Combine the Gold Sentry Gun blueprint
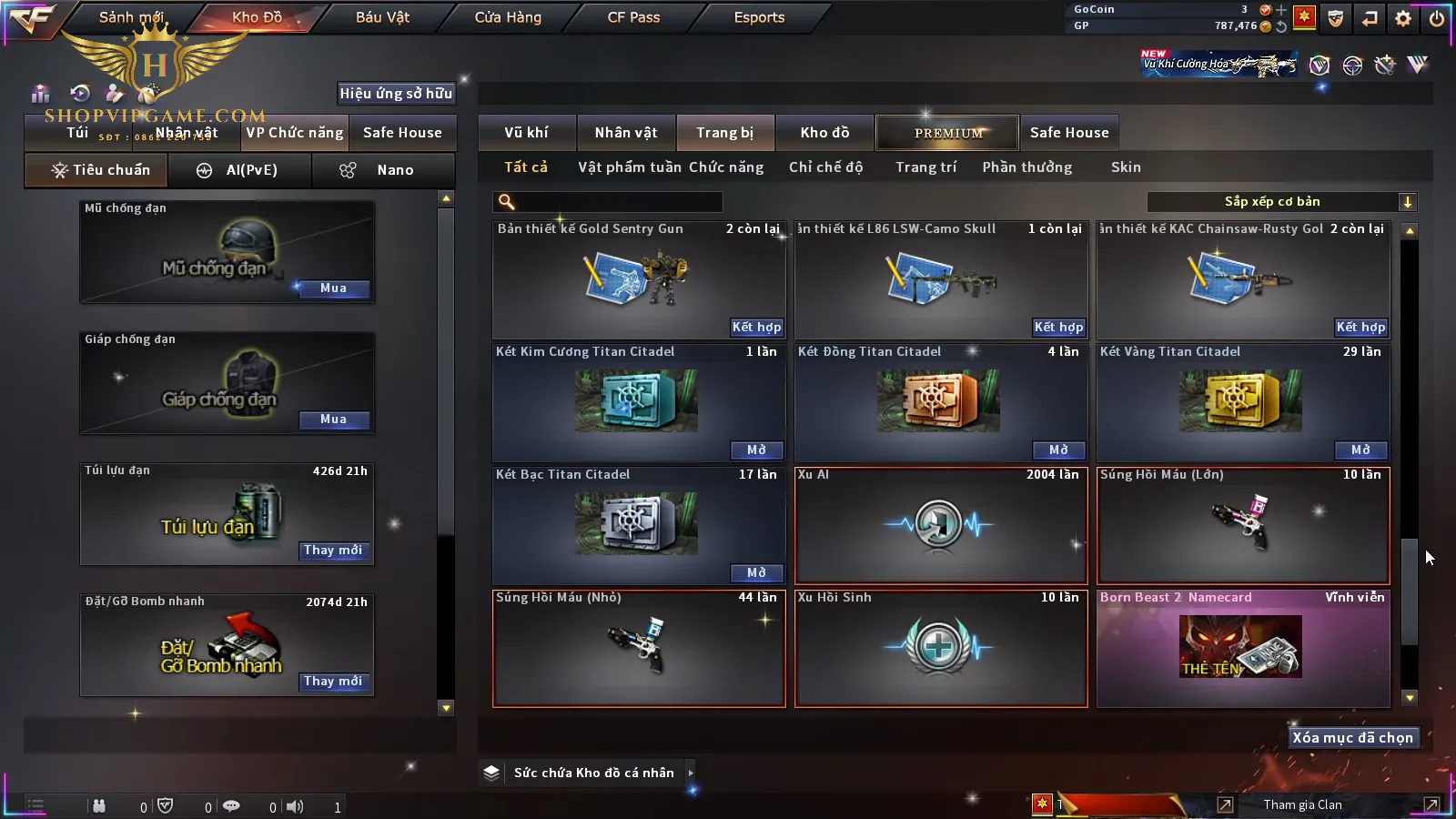The height and width of the screenshot is (819, 1456). click(756, 328)
